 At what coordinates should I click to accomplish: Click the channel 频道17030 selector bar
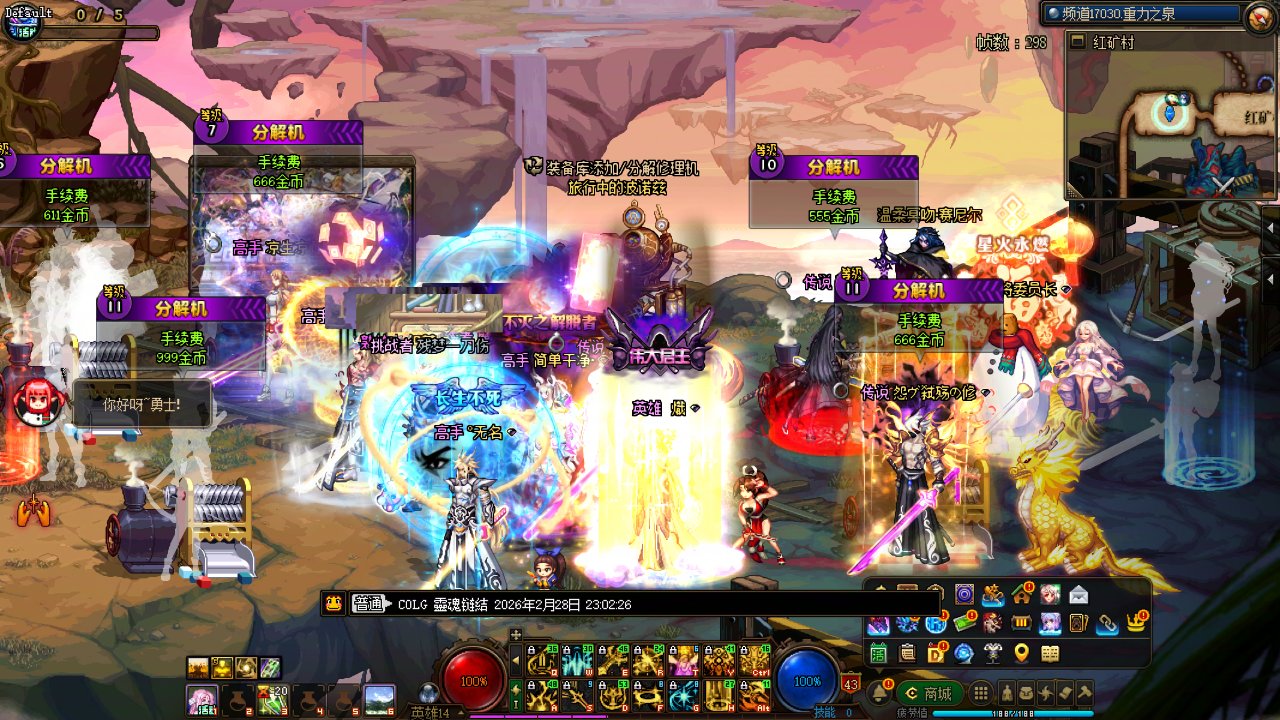(x=1140, y=15)
